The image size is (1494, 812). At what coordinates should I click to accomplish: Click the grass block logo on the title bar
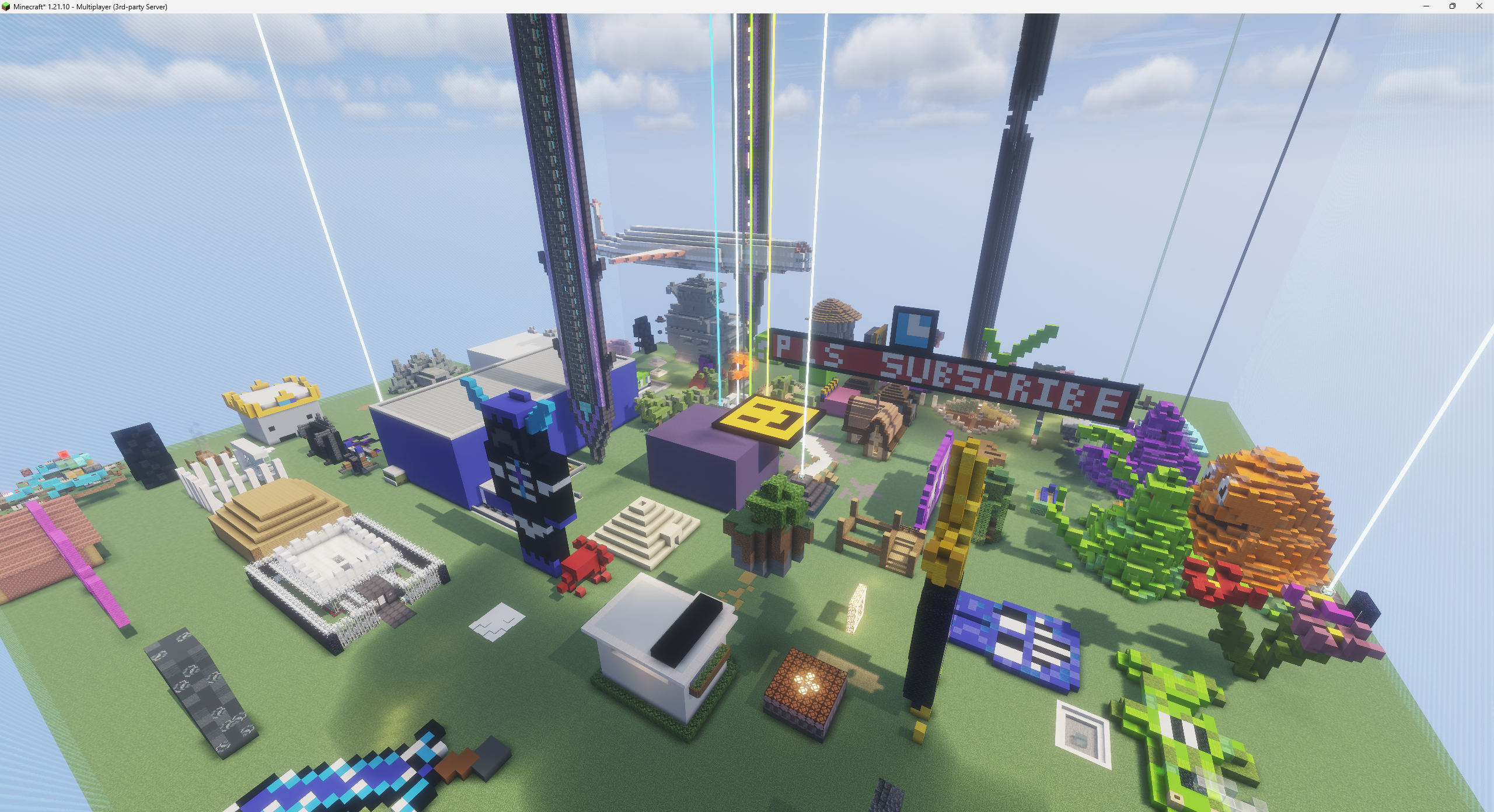[6, 6]
